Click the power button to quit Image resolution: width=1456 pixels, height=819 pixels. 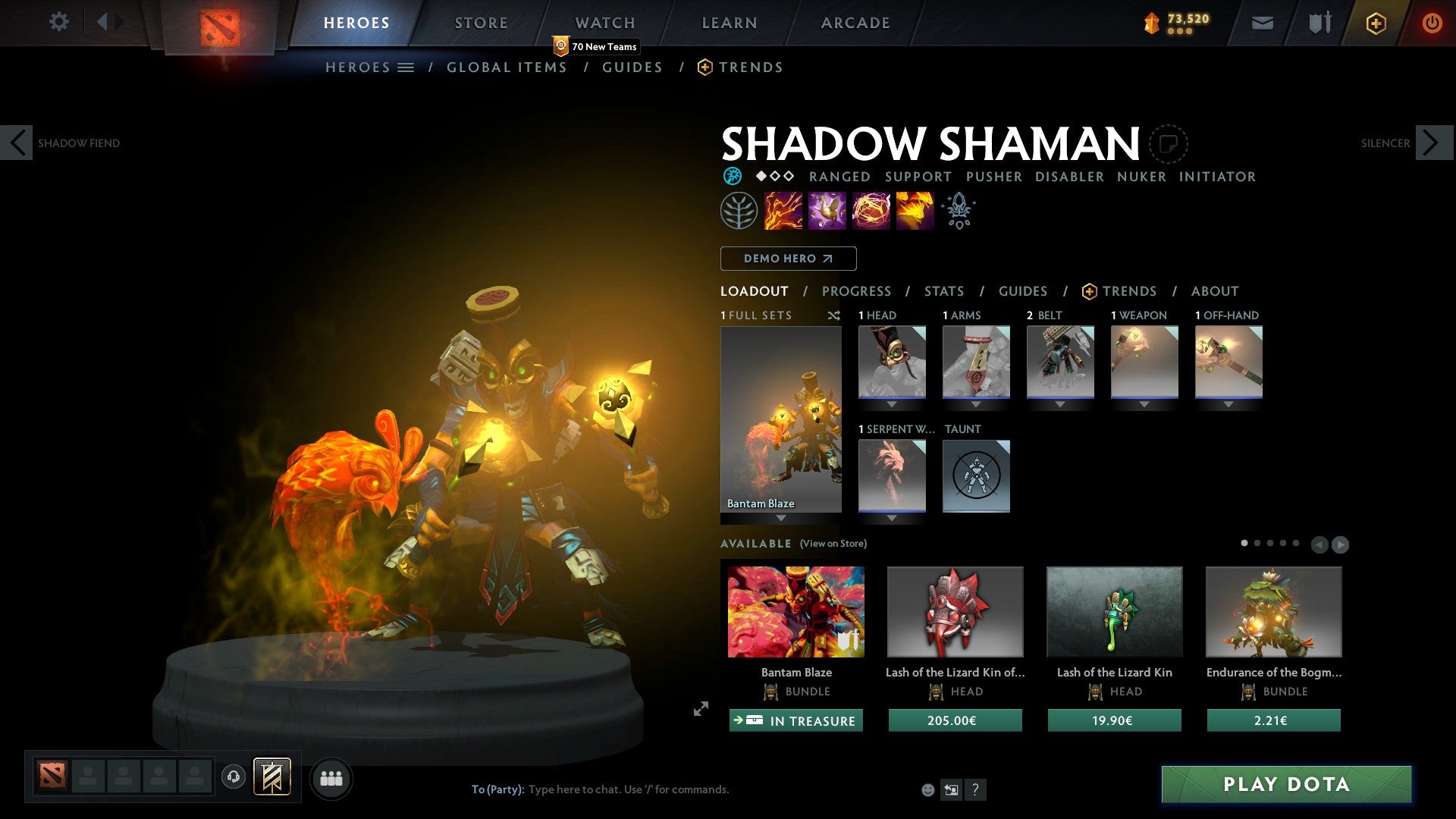[x=1432, y=23]
